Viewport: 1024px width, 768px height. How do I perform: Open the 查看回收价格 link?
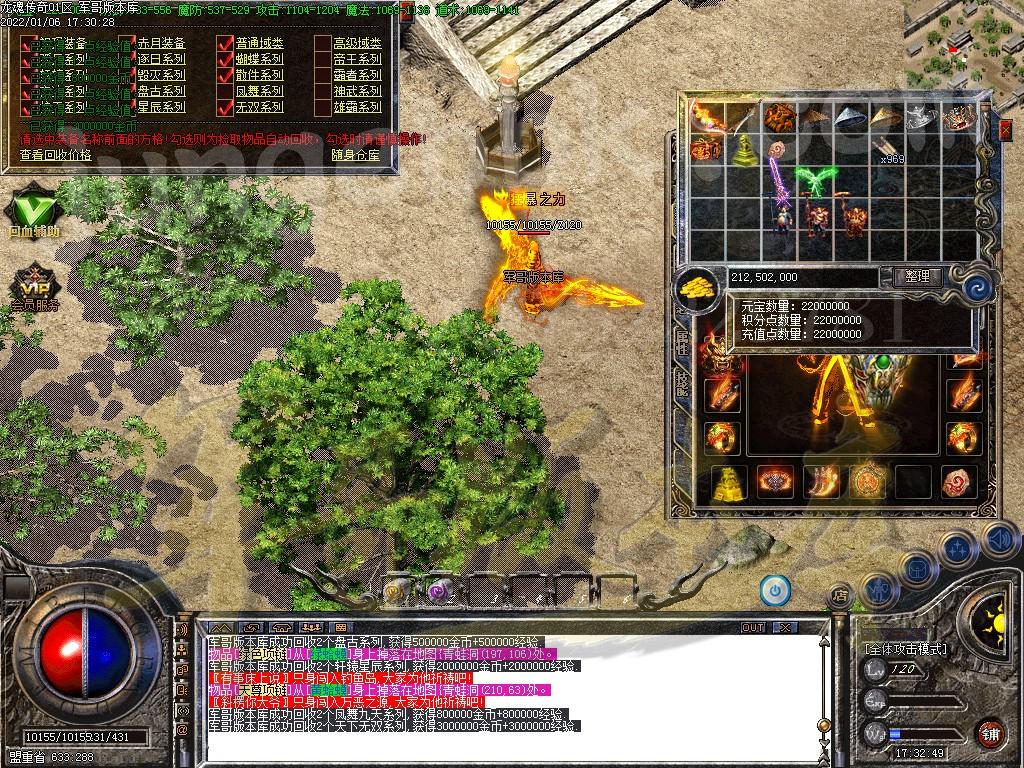(x=55, y=155)
